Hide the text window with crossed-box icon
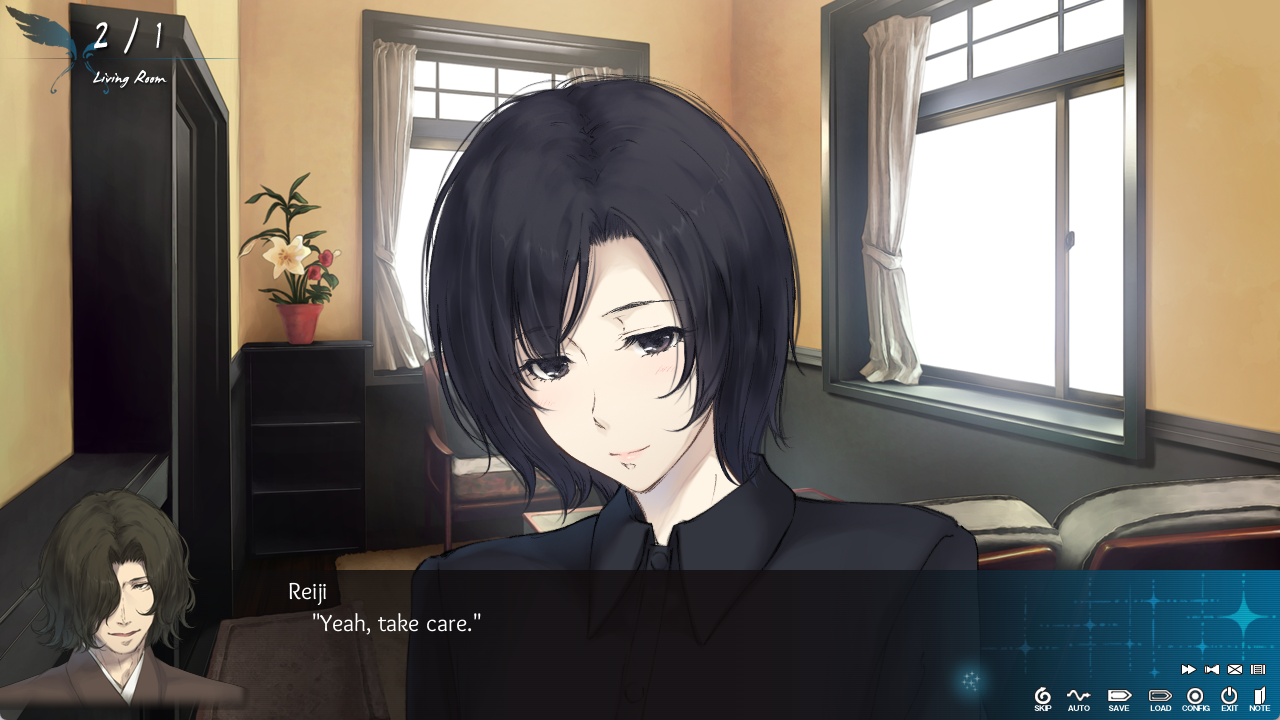This screenshot has width=1280, height=720. pyautogui.click(x=1235, y=670)
